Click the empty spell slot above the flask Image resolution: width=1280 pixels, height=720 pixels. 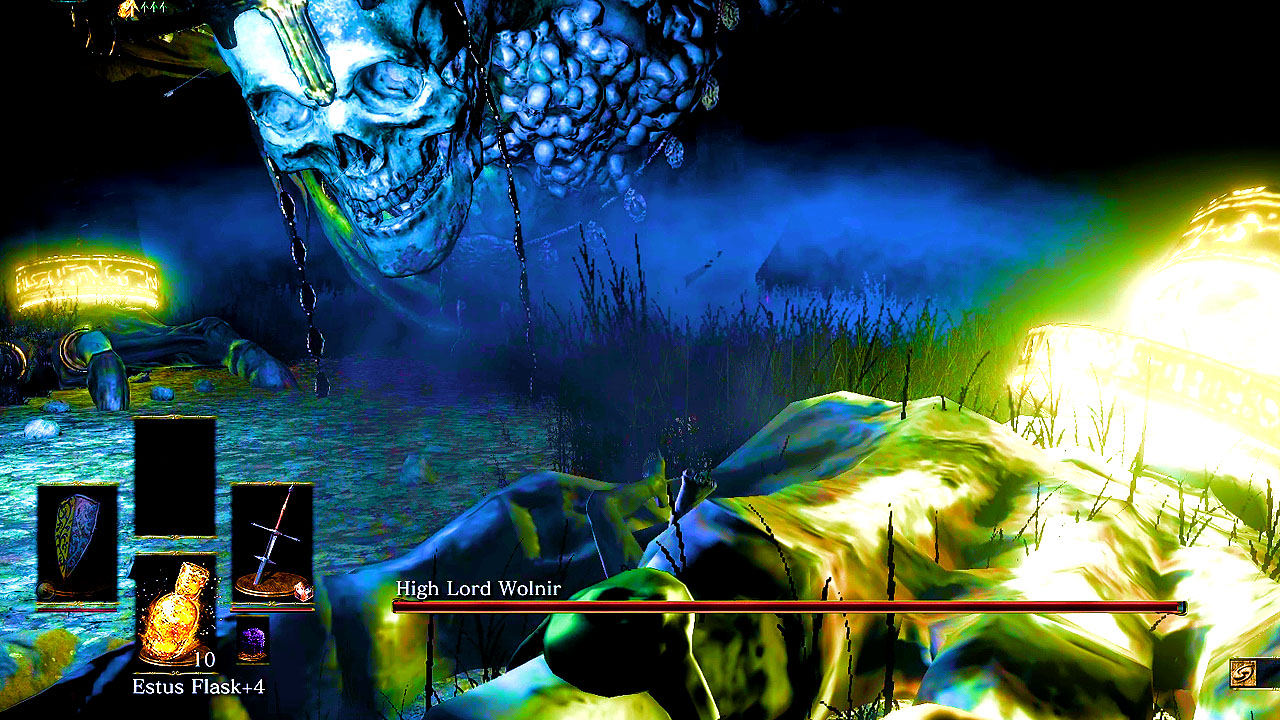175,477
